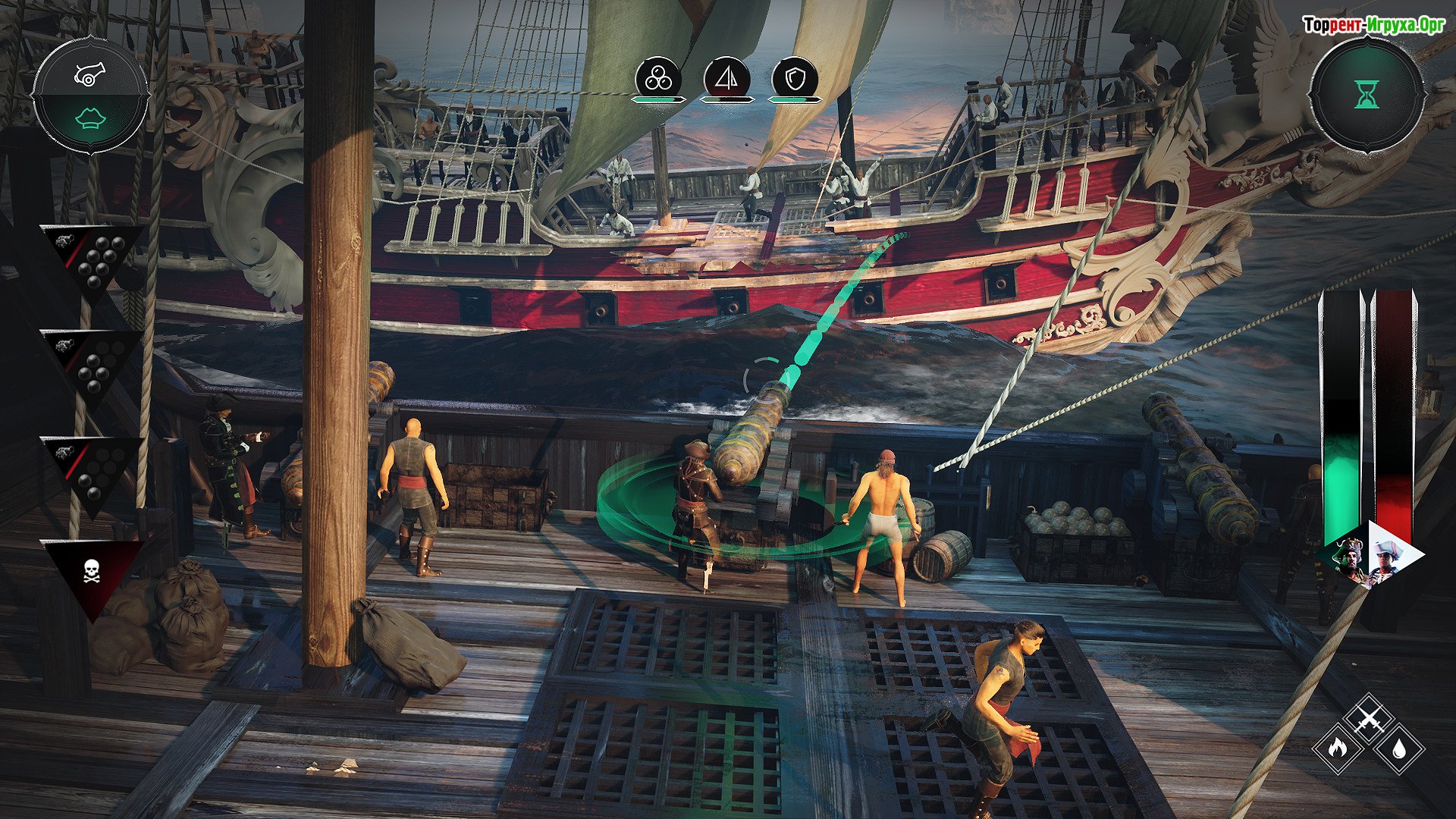1456x819 pixels.
Task: Choose the three-cannonball ammo icon
Action: tap(658, 79)
